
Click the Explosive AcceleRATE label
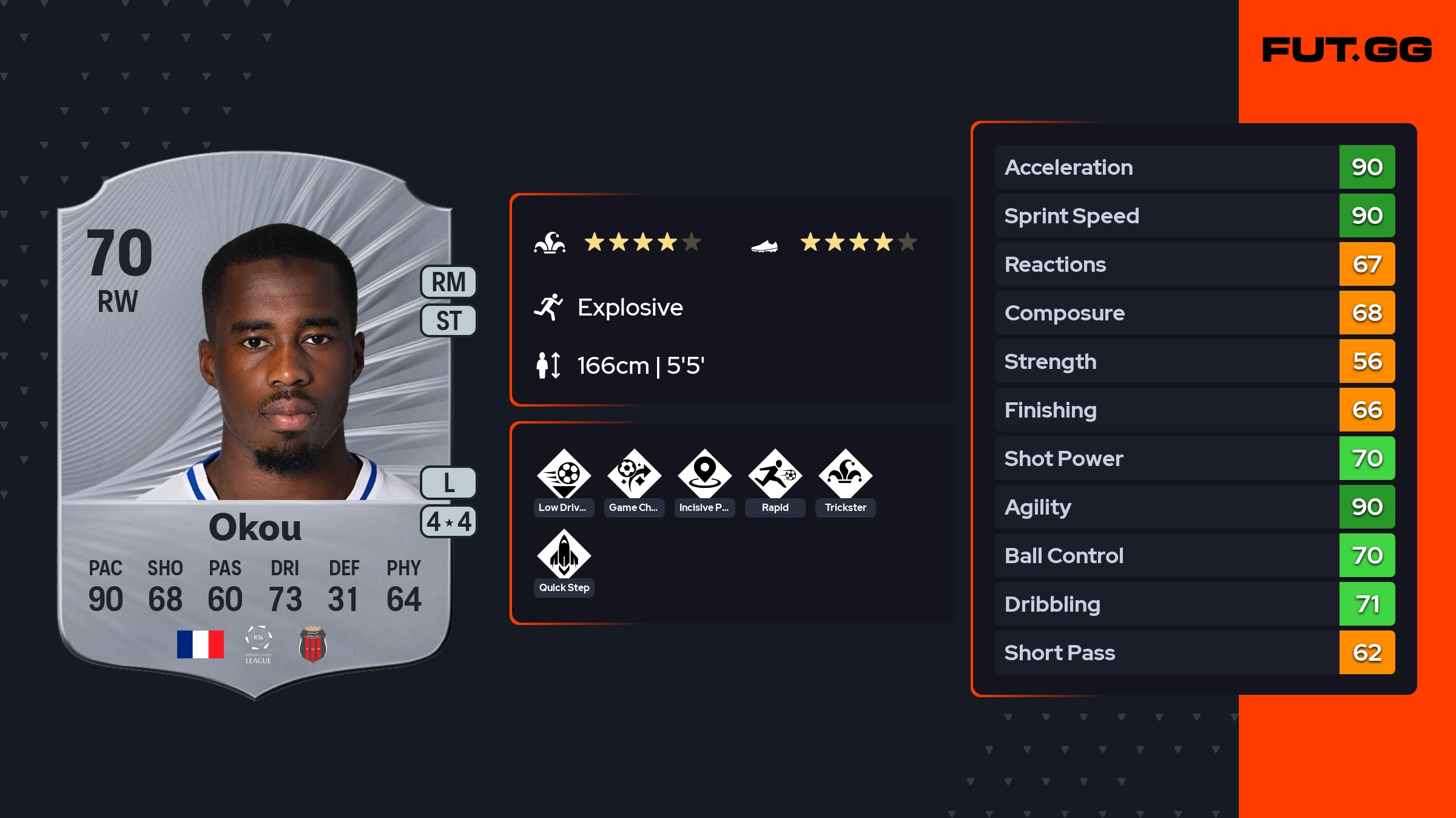click(x=630, y=308)
